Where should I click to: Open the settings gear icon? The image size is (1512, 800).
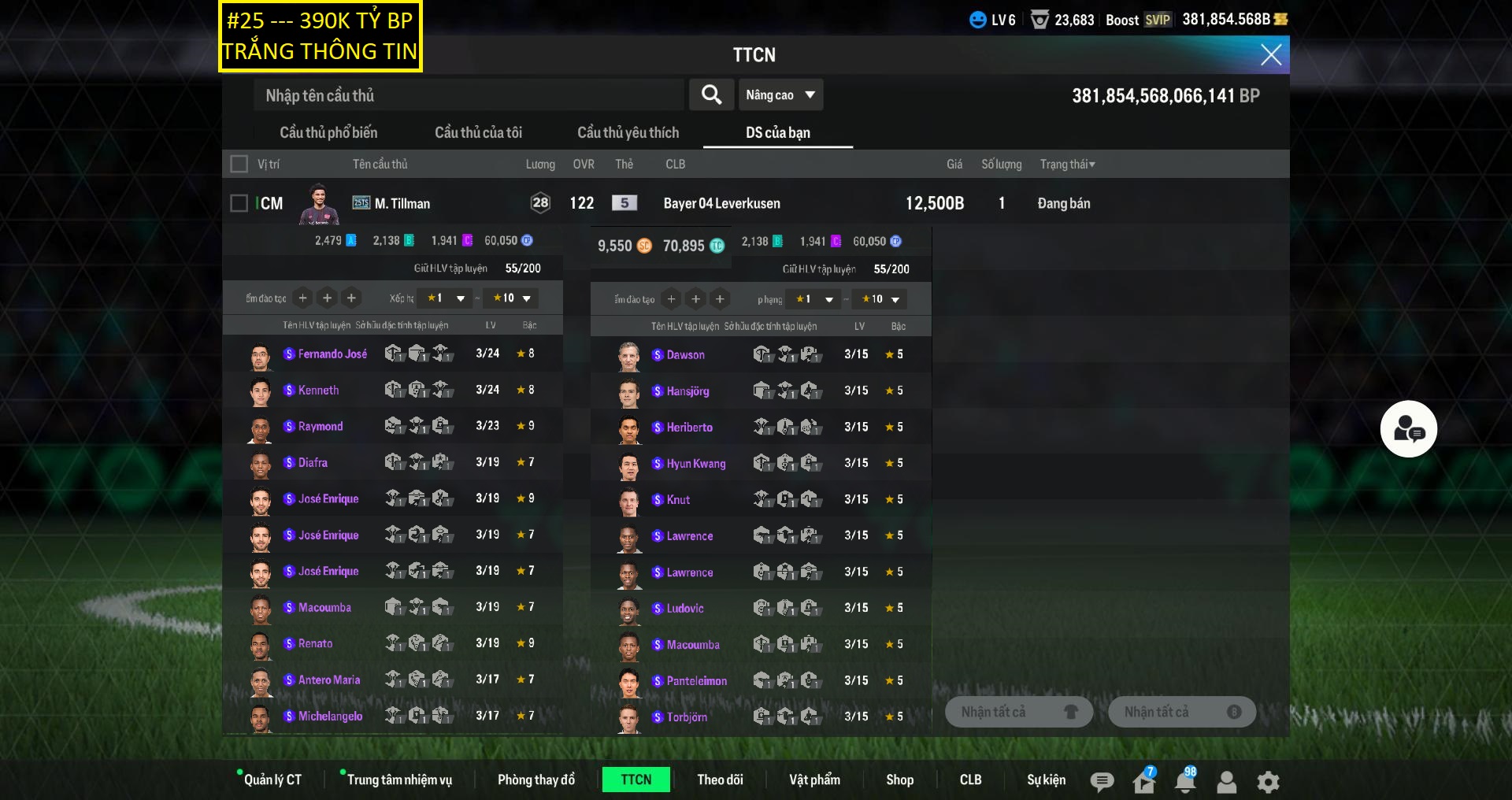(x=1268, y=782)
